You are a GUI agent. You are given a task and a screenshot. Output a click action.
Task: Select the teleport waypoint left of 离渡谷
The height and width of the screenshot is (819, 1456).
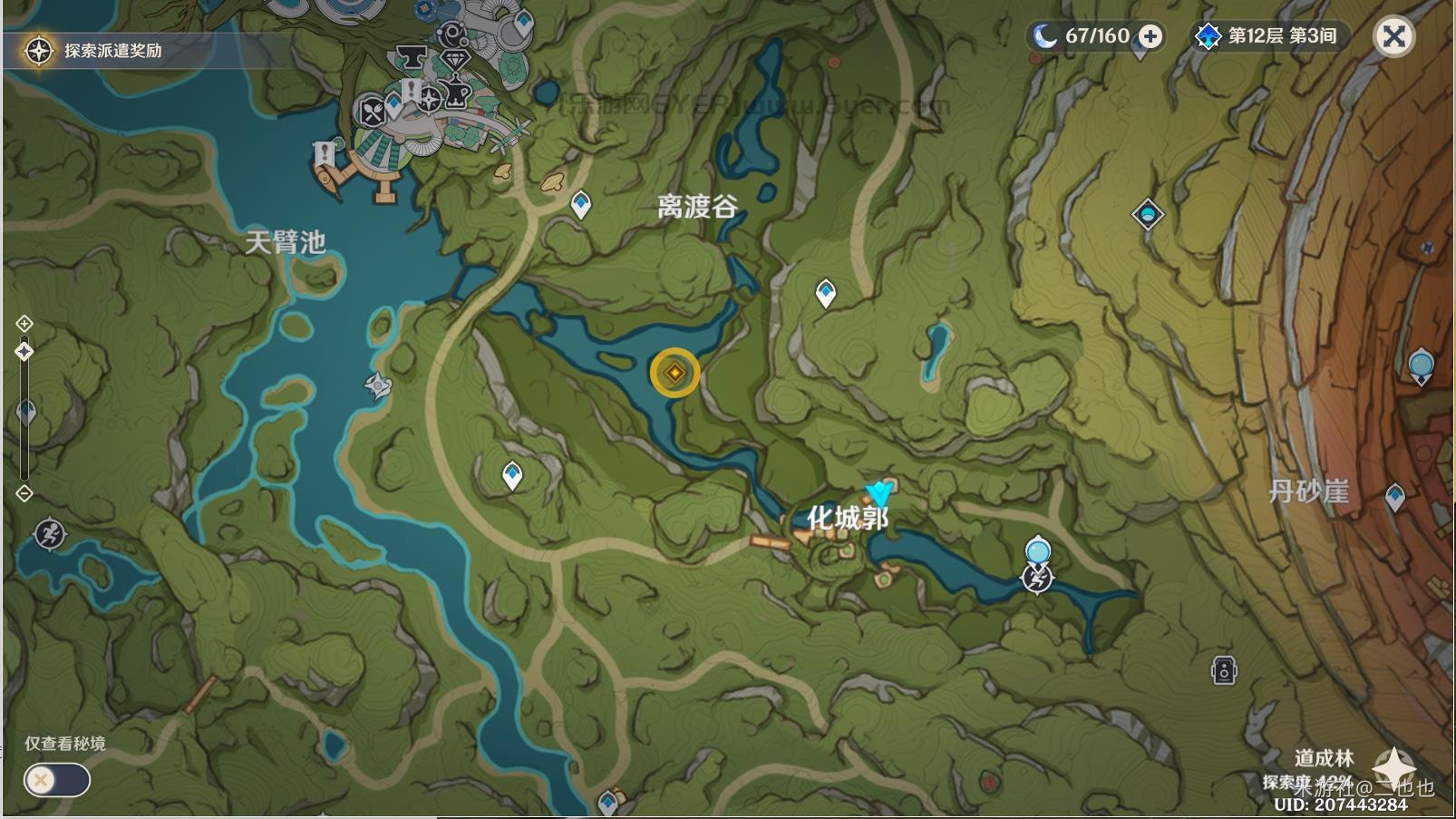(581, 204)
